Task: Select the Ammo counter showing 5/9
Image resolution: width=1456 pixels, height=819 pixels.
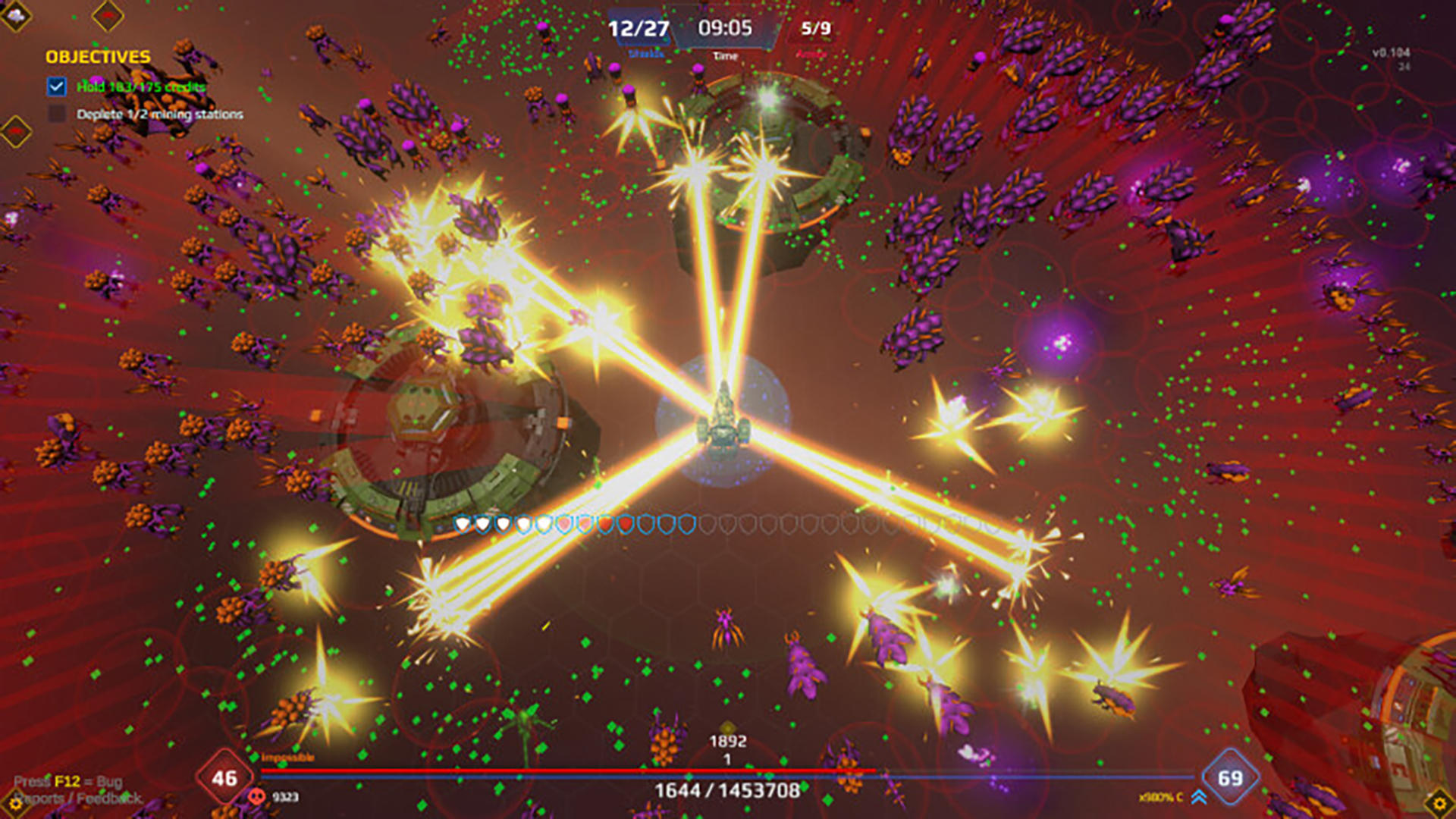Action: [x=812, y=29]
